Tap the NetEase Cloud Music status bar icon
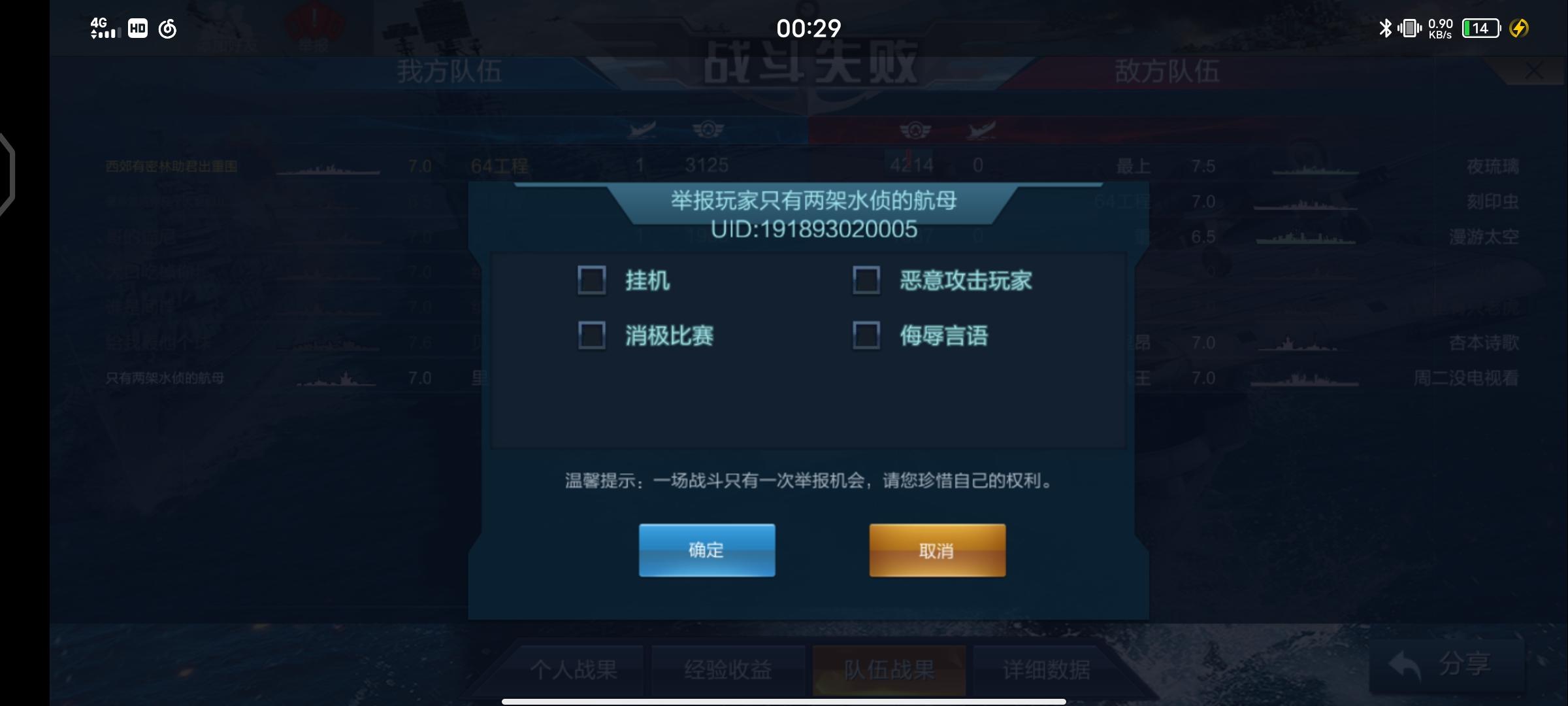Viewport: 1568px width, 706px height. [167, 29]
